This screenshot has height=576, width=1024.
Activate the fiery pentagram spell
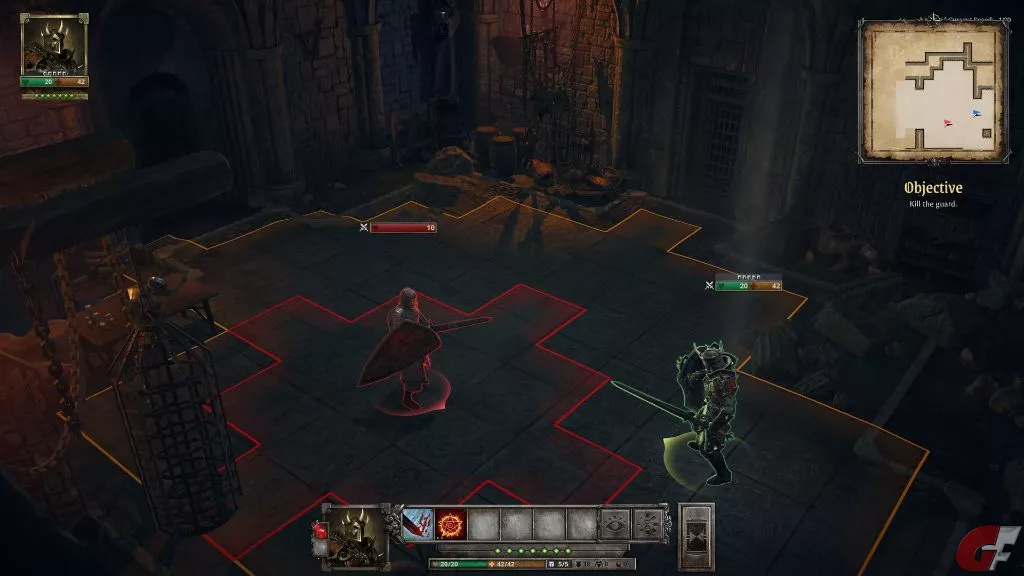451,524
